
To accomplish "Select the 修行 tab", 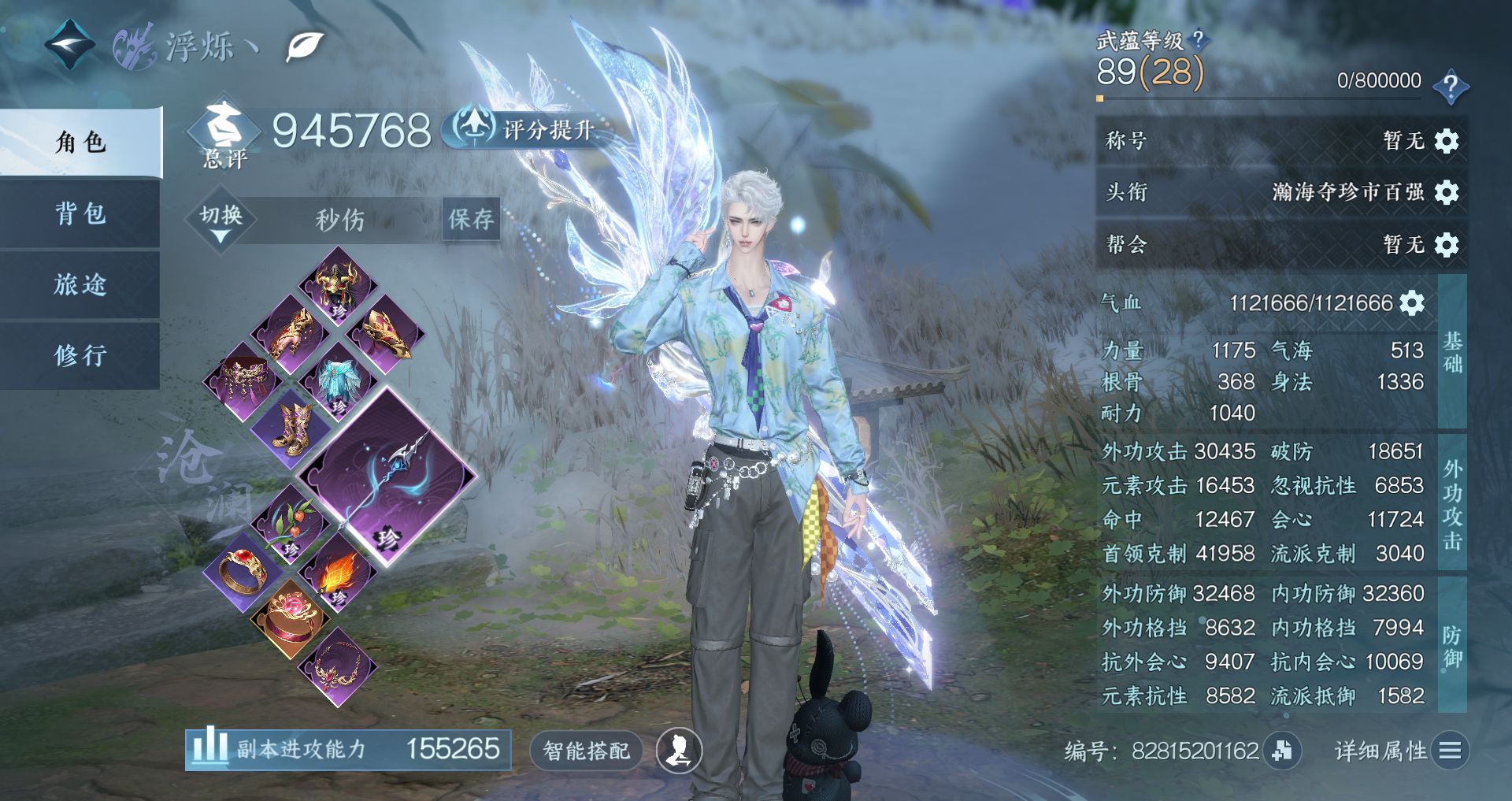I will point(80,355).
